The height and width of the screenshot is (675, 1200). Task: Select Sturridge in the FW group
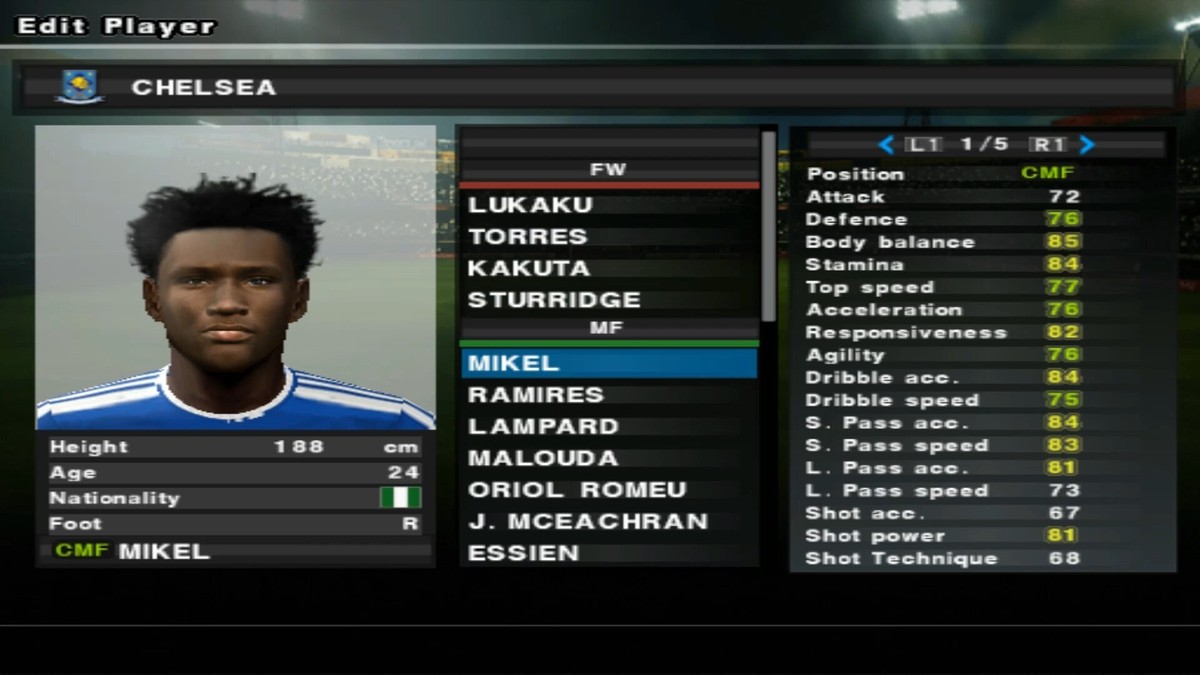point(554,300)
